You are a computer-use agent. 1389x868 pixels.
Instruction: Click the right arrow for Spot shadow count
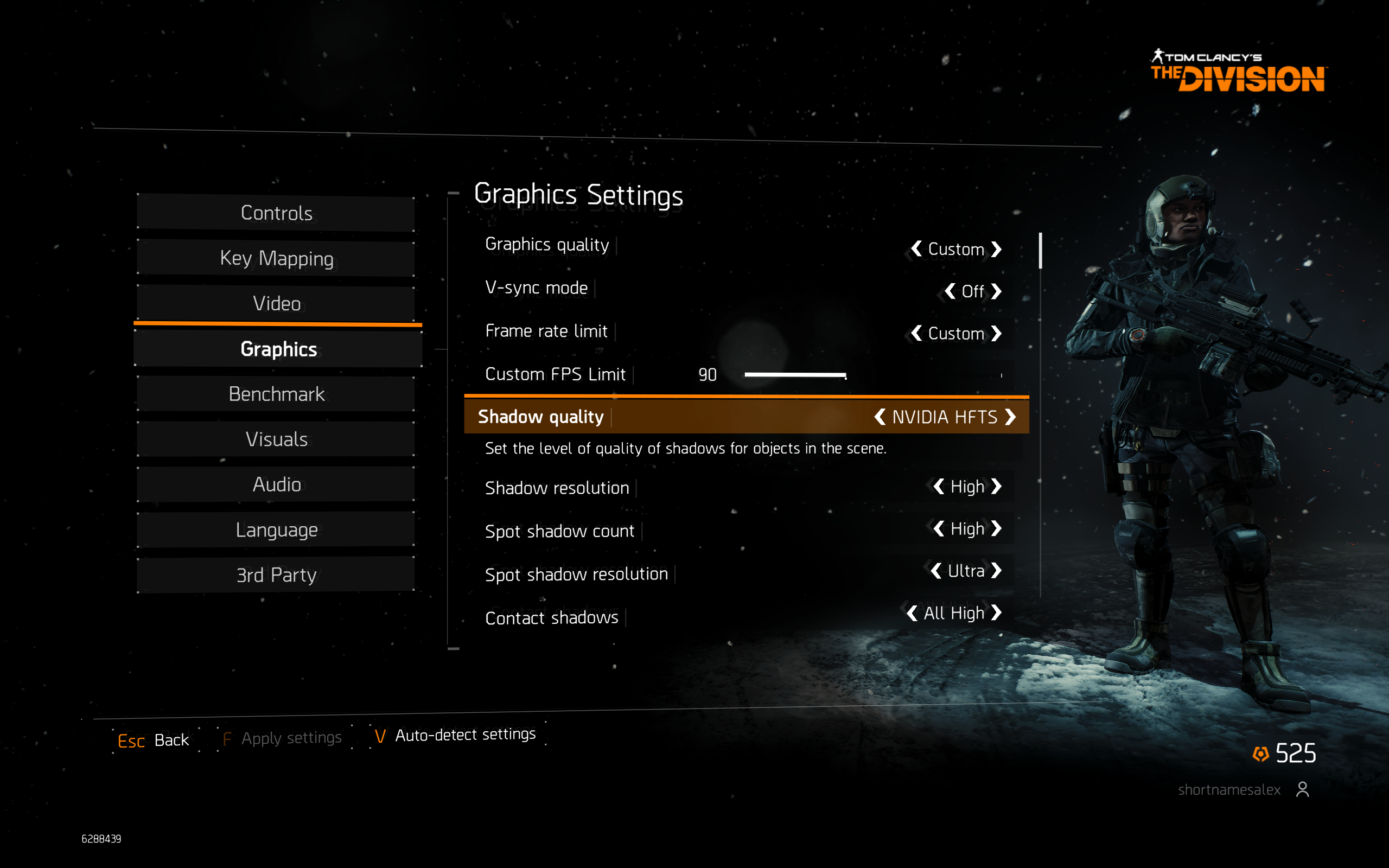pos(997,529)
